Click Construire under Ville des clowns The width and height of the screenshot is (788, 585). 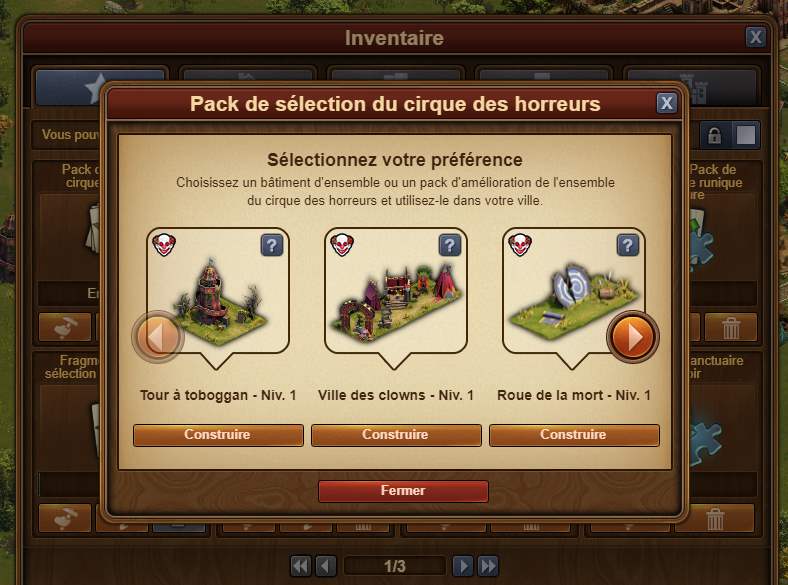(395, 435)
